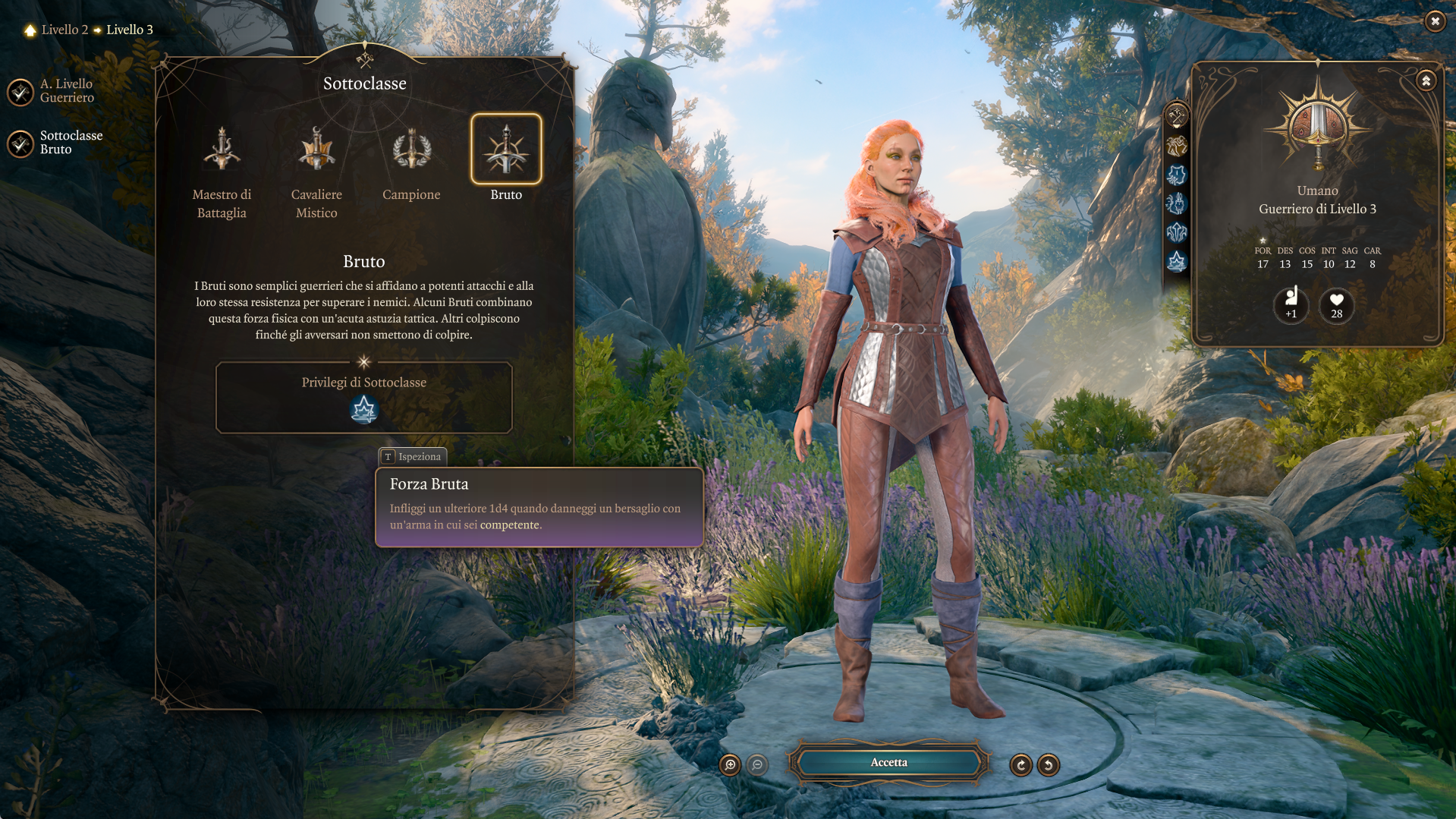This screenshot has width=1456, height=819.
Task: Inspect the Forza Bruta subclass feature icon
Action: point(364,410)
